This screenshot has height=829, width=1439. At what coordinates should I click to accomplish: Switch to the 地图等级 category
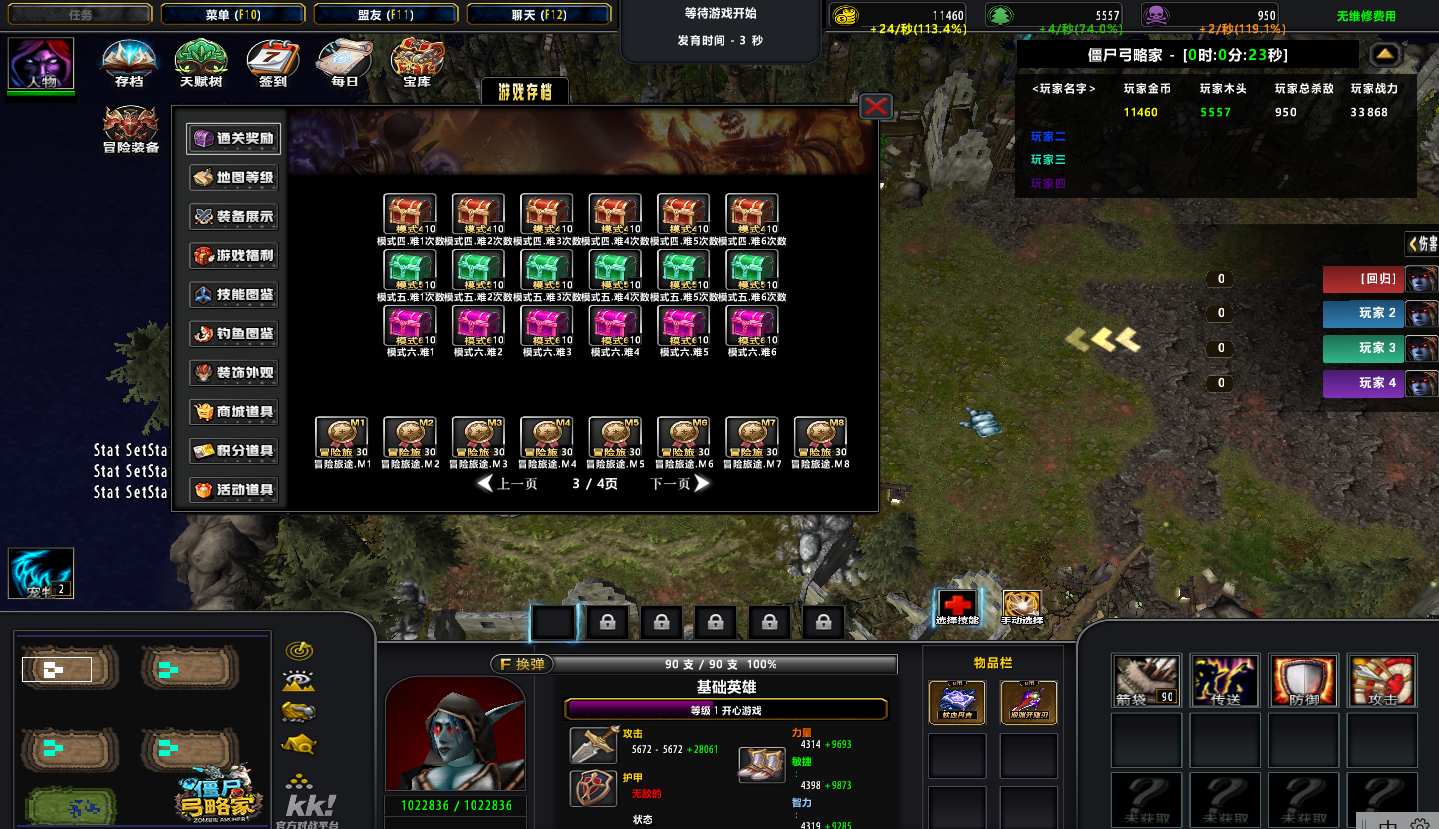click(232, 178)
